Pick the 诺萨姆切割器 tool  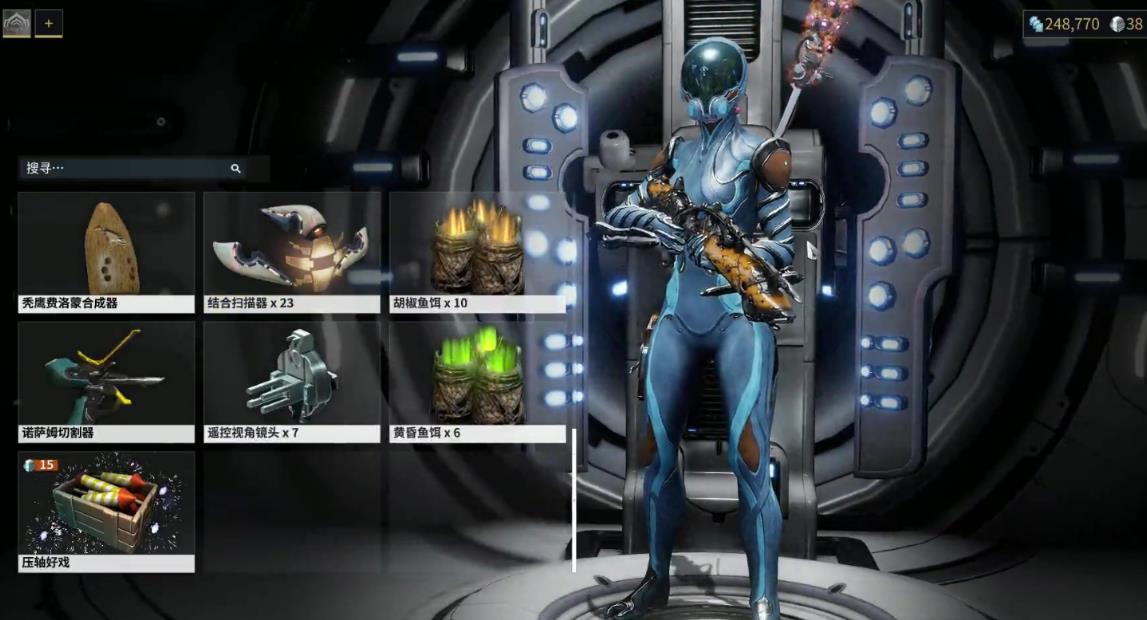coord(106,382)
